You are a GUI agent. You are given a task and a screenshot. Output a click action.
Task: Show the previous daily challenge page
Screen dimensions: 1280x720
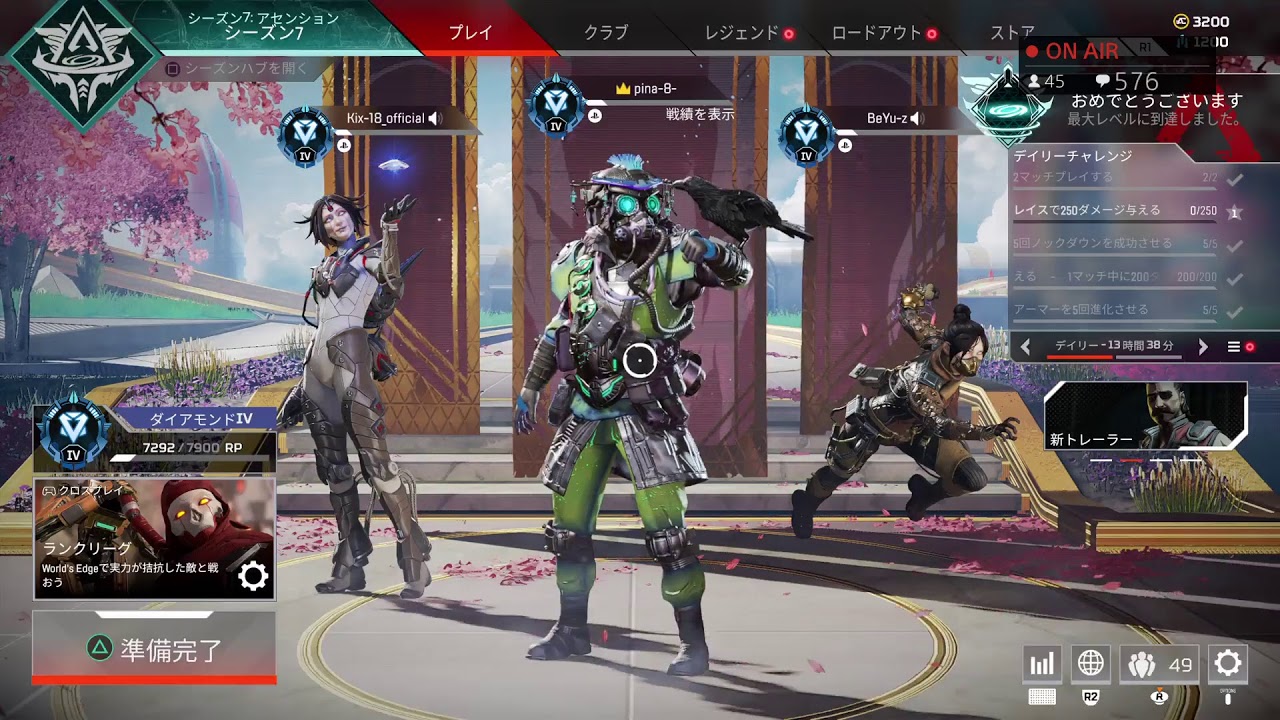click(x=1026, y=347)
